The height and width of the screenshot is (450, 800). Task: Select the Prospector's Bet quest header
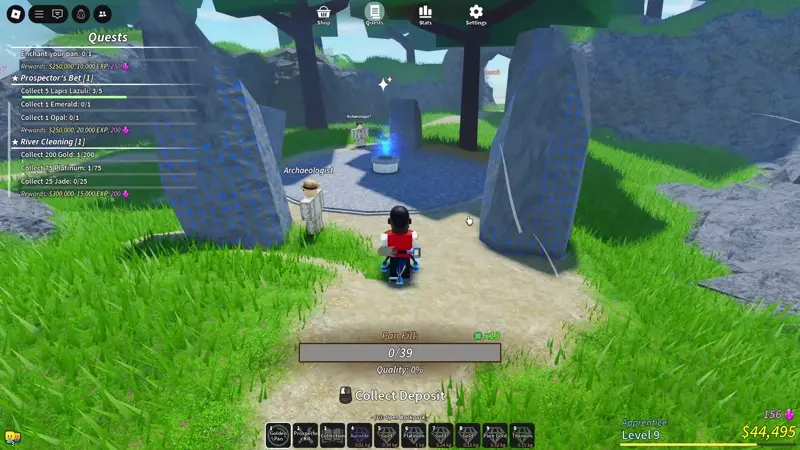[x=56, y=78]
